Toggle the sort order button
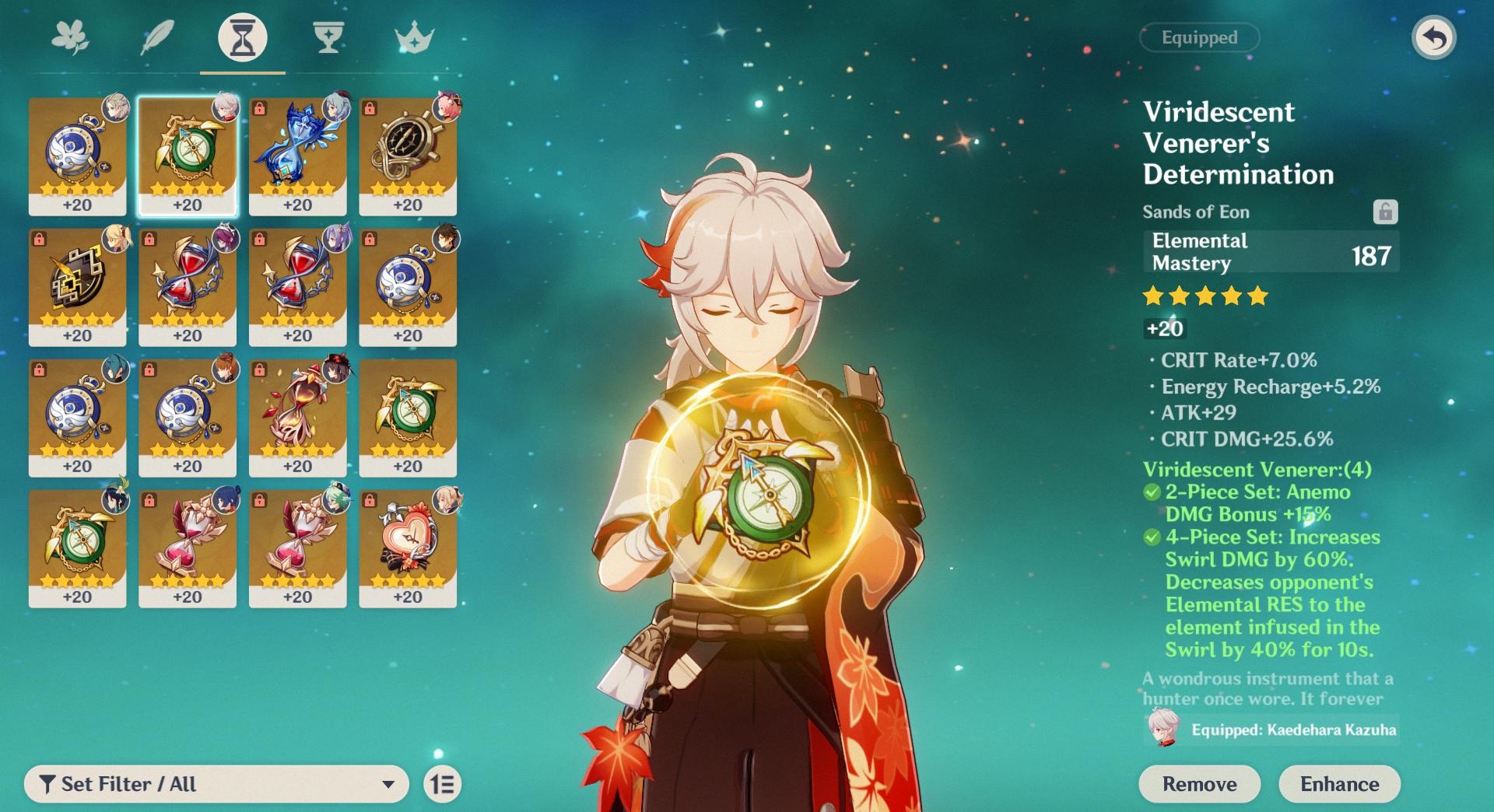The height and width of the screenshot is (812, 1494). pyautogui.click(x=443, y=784)
